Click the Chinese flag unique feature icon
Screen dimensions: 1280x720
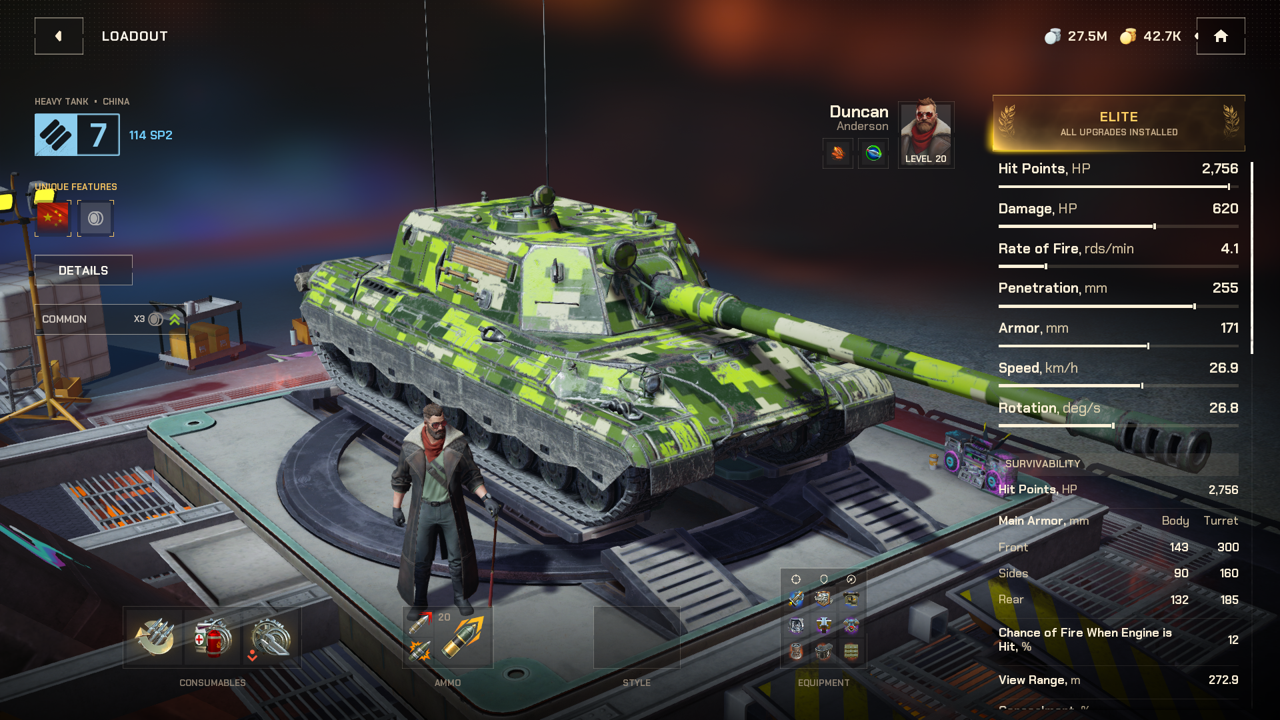click(51, 217)
